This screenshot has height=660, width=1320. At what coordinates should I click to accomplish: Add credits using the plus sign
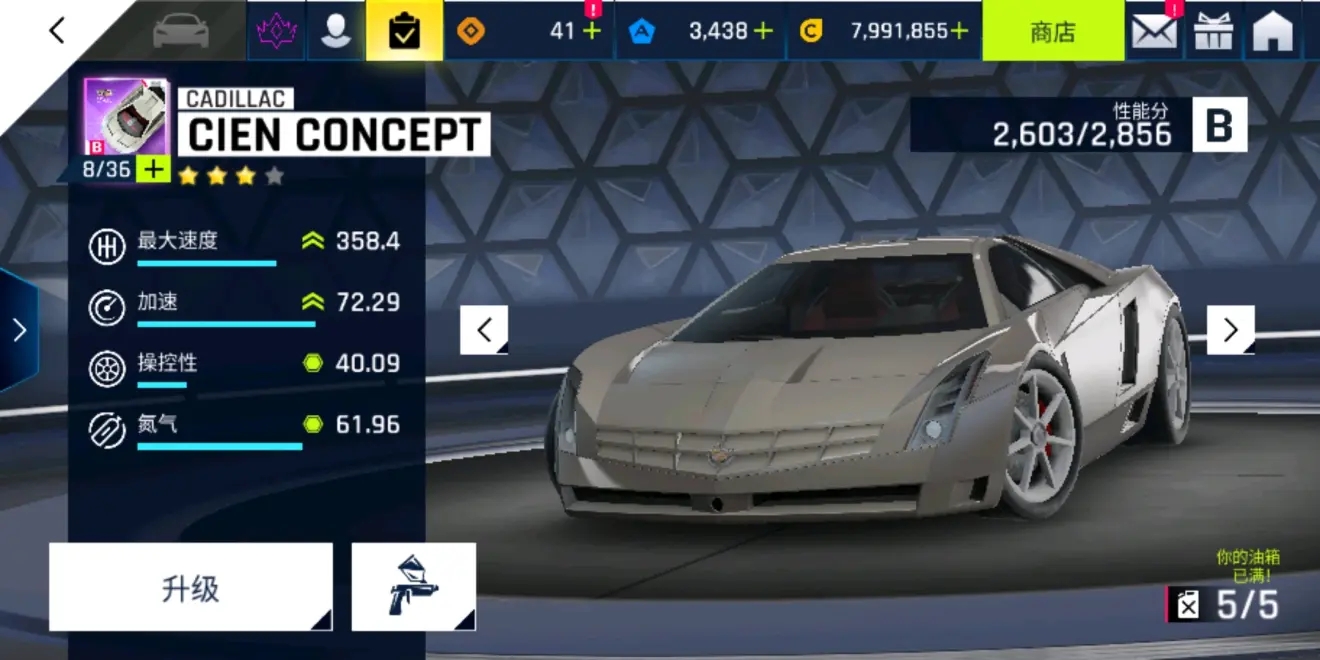click(x=959, y=31)
